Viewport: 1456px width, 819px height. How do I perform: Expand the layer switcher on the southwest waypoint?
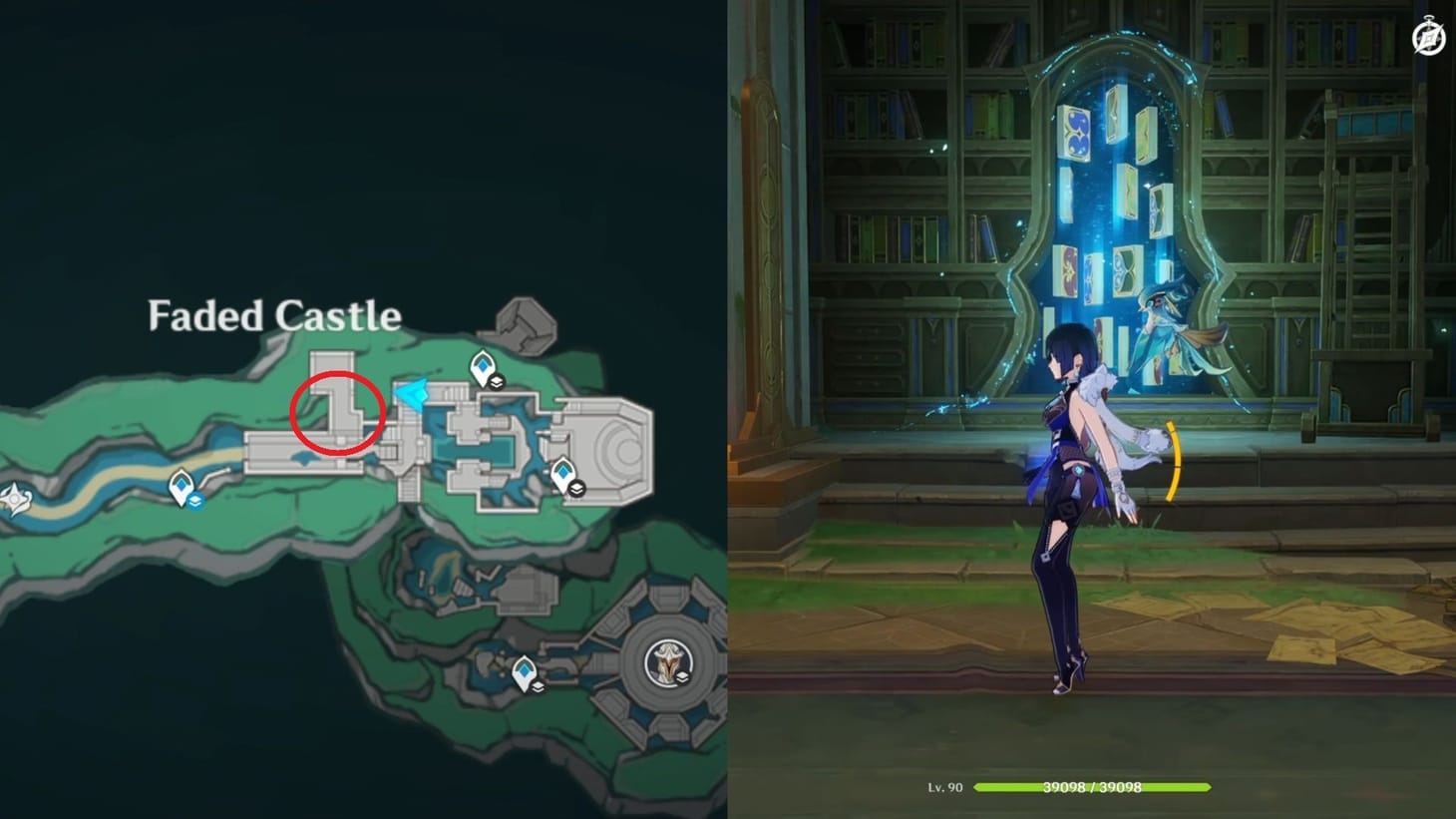[195, 501]
